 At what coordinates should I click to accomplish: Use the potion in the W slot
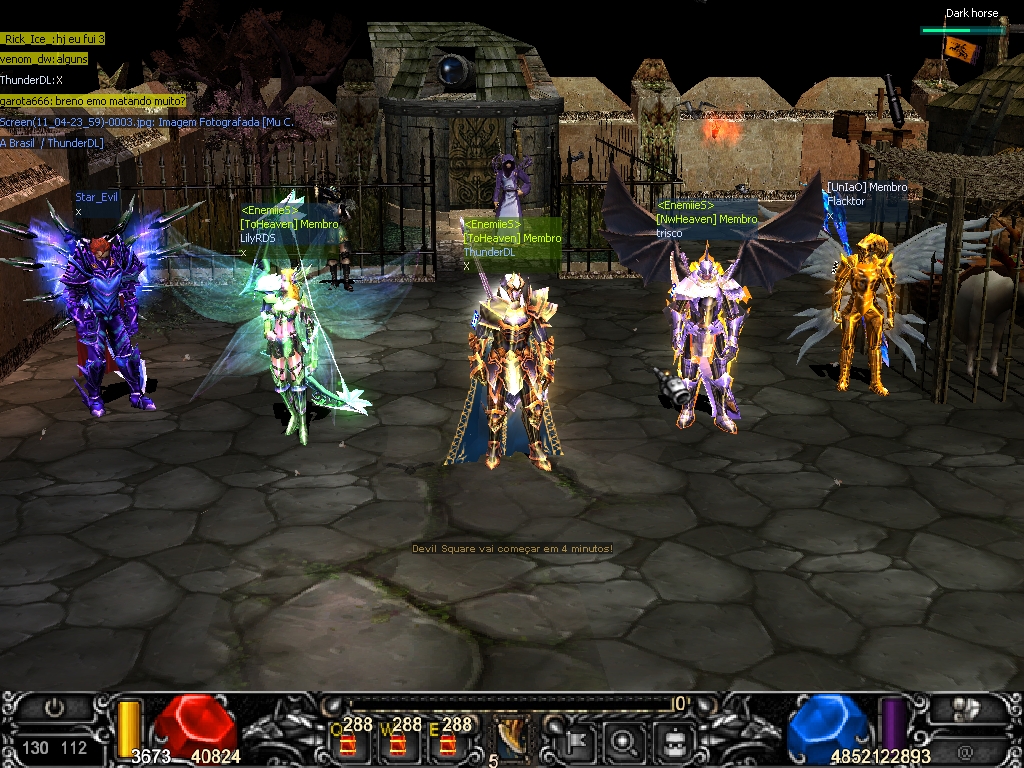(397, 743)
